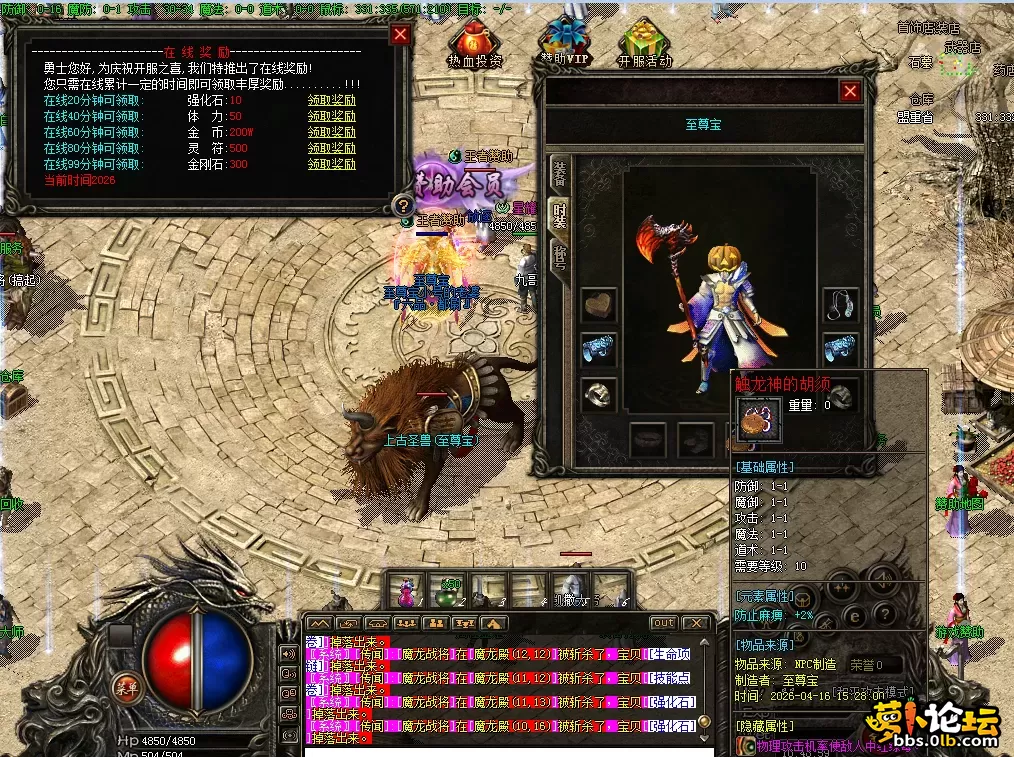Claim the 60-minute gold coin reward
Viewport: 1014px width, 757px height.
331,133
